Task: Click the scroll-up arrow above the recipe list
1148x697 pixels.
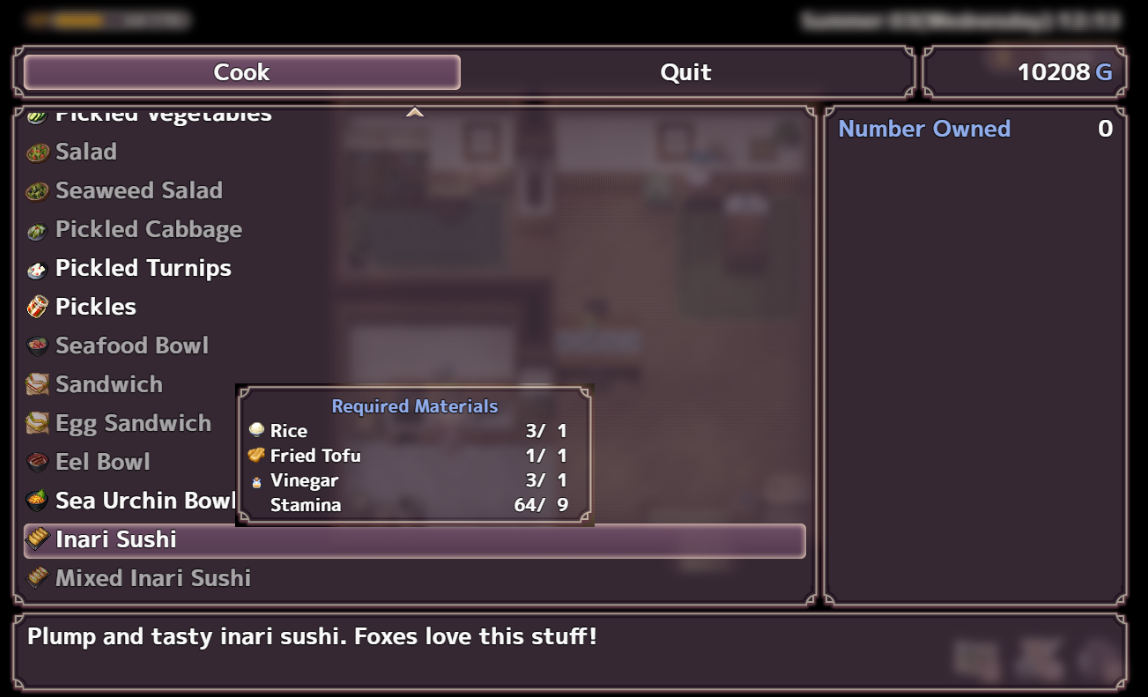Action: (415, 113)
